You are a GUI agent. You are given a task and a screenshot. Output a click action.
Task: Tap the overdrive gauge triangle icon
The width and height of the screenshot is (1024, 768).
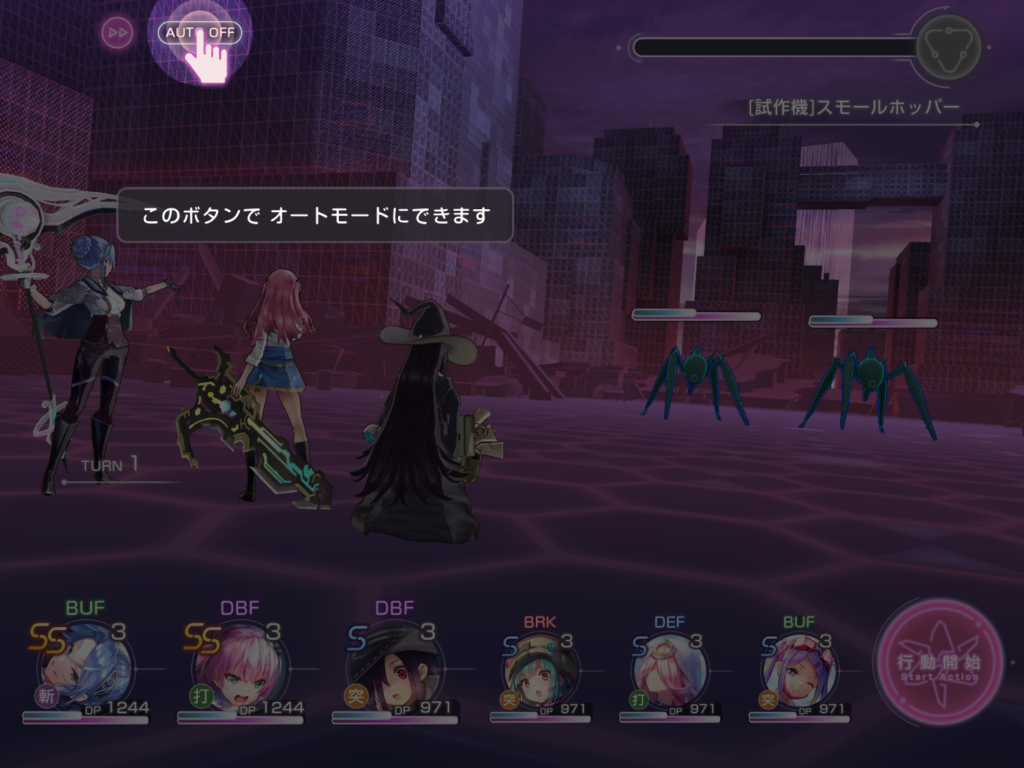(x=948, y=46)
